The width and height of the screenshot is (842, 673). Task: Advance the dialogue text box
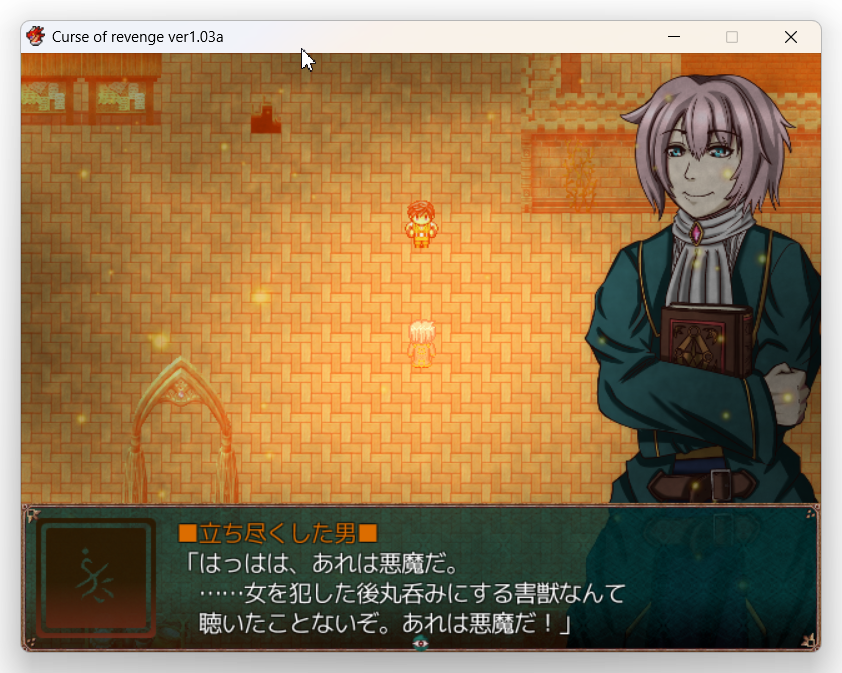pyautogui.click(x=420, y=579)
